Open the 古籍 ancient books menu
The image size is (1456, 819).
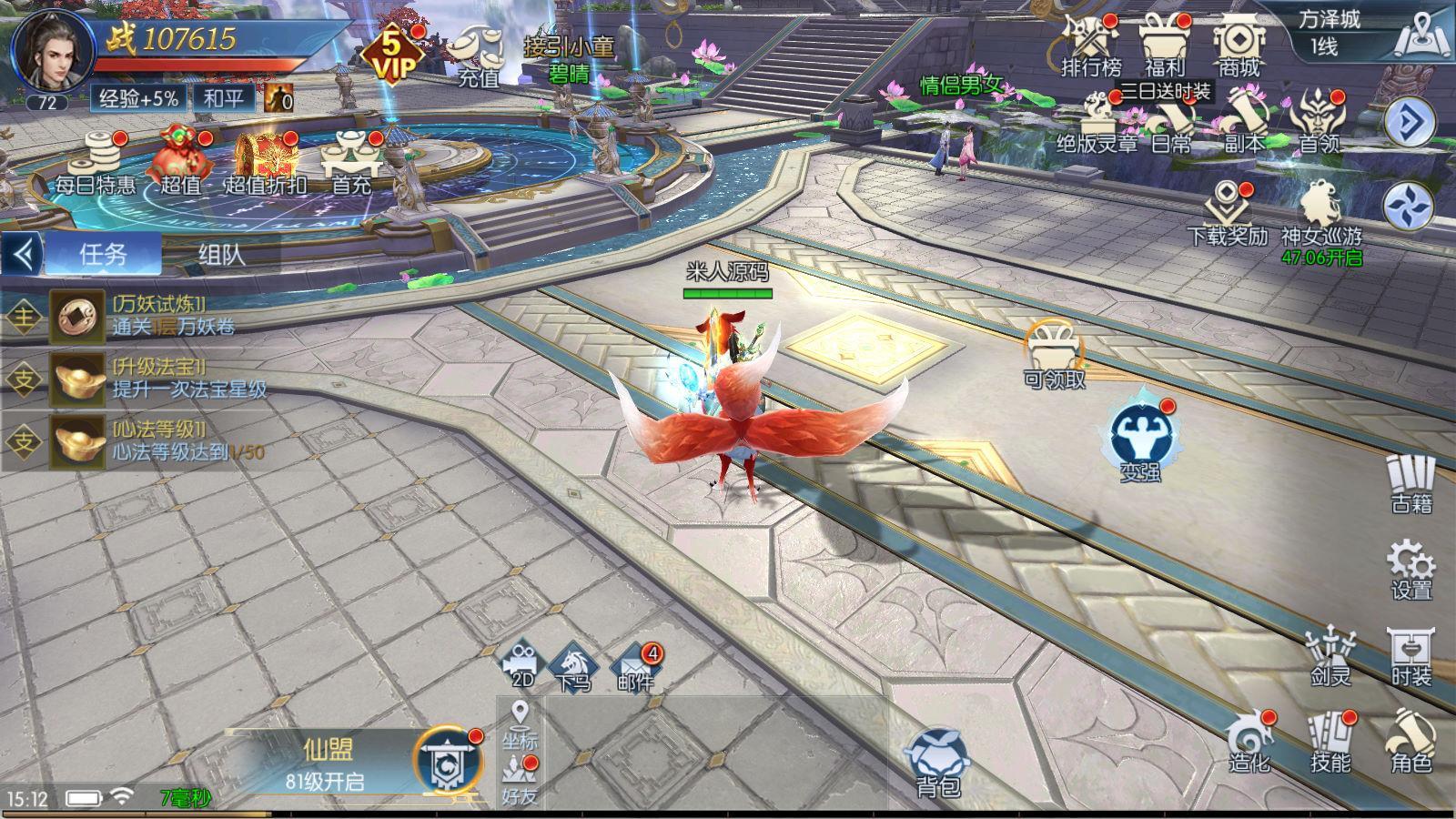(x=1411, y=484)
